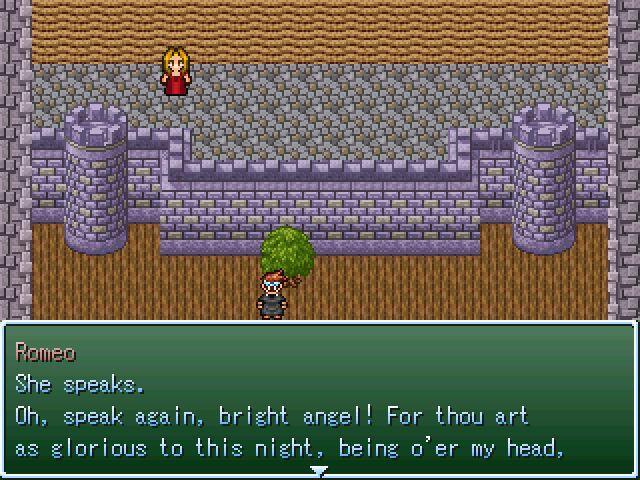Advance Romeo's dialogue message box

319,400
